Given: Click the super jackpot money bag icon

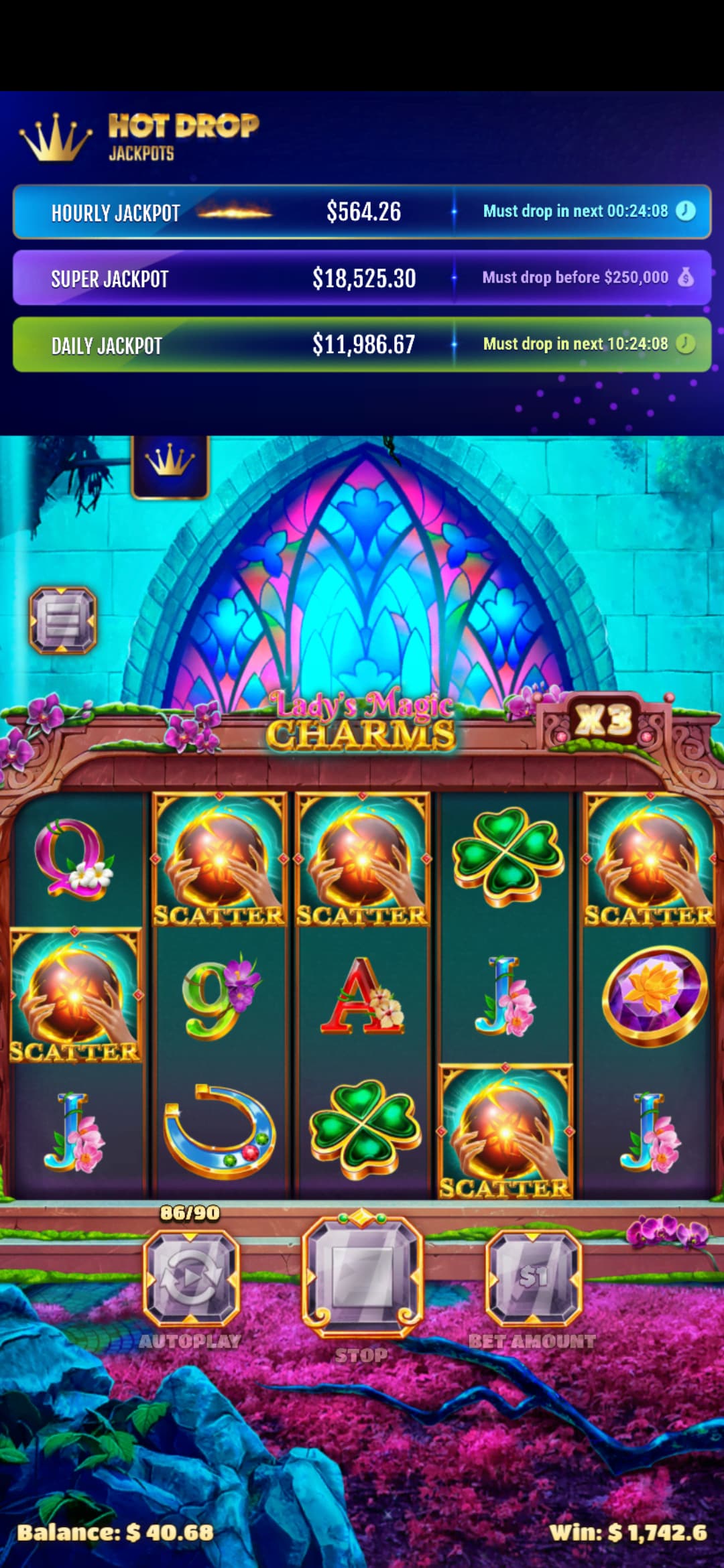Looking at the screenshot, I should pyautogui.click(x=685, y=277).
